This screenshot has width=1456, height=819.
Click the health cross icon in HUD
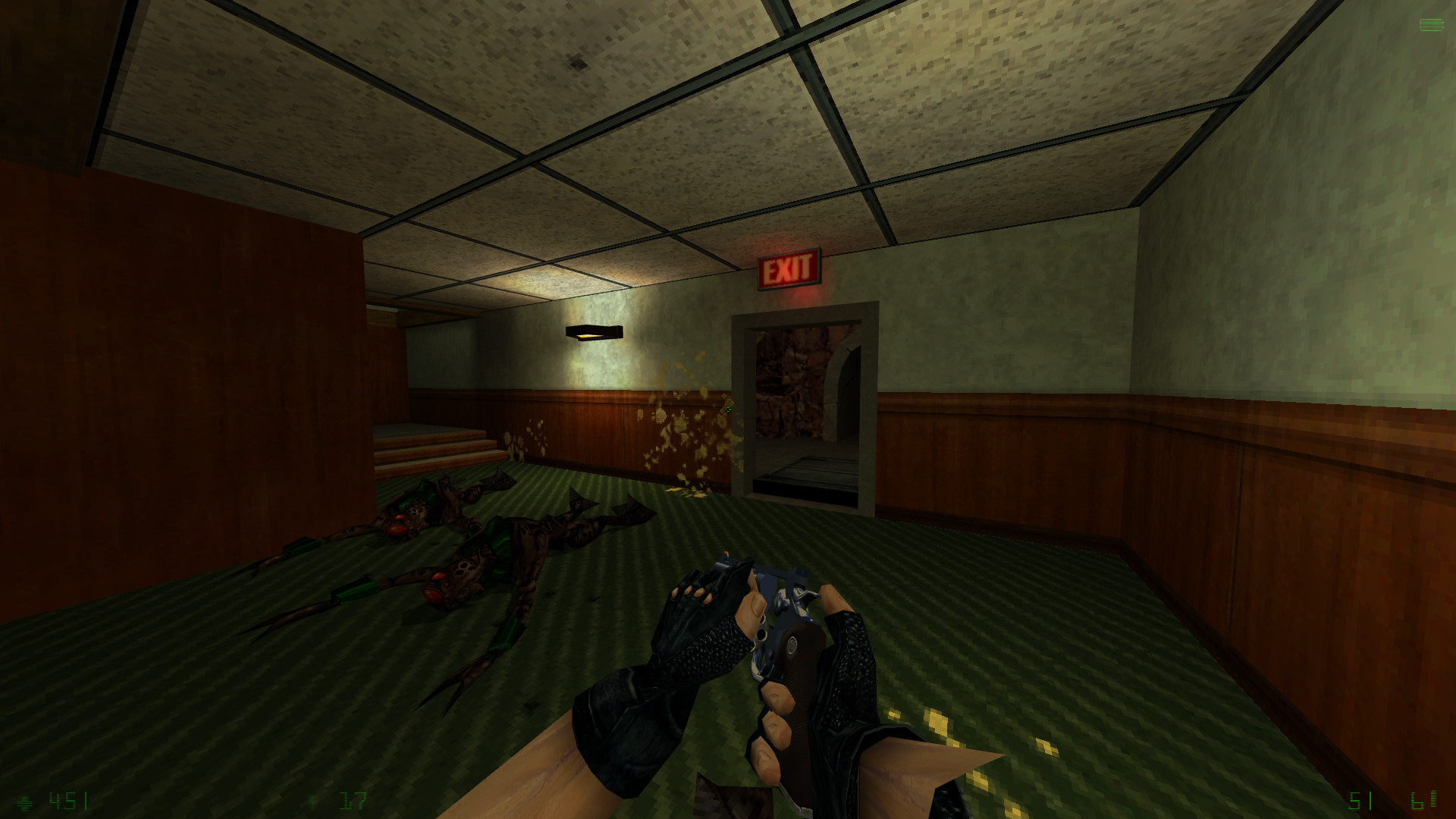point(24,802)
